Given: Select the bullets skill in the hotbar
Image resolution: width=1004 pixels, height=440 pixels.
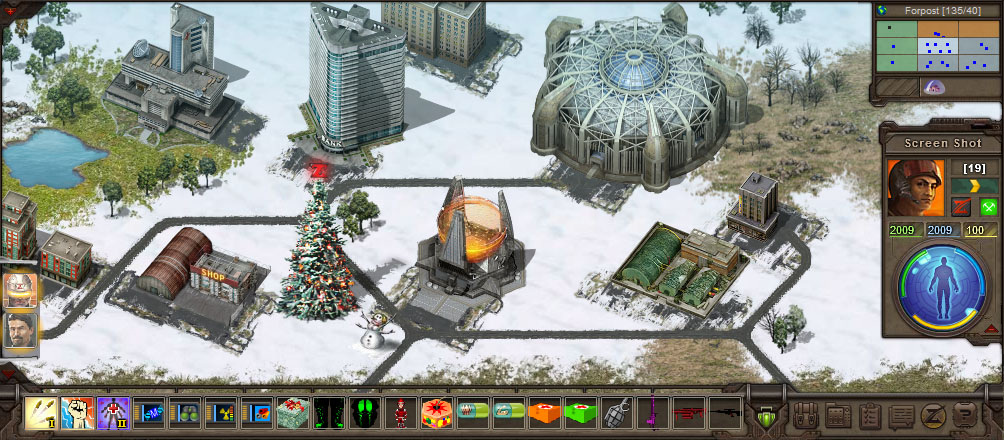Looking at the screenshot, I should click(41, 411).
